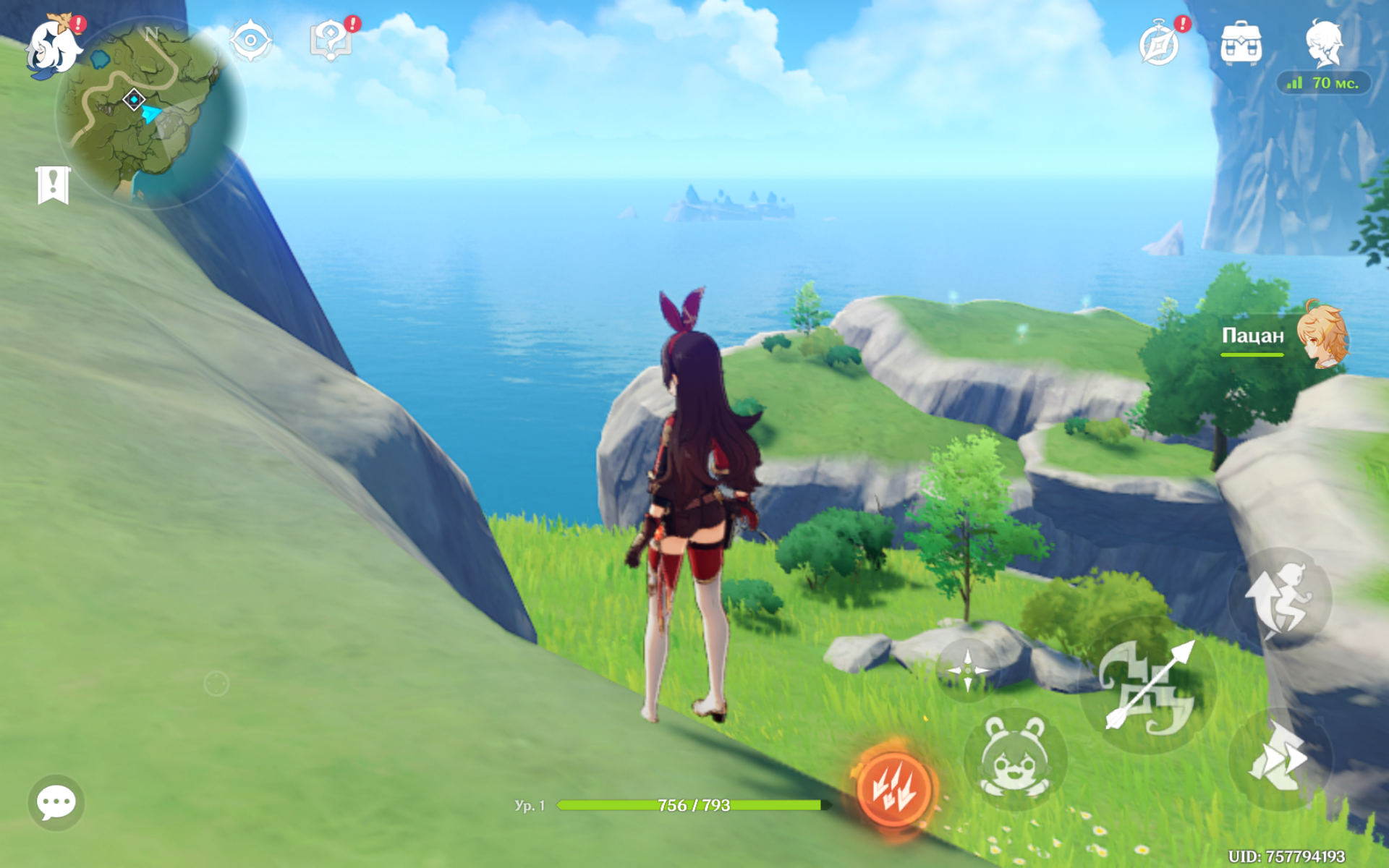
Task: Toggle the aiming mode crosshair button
Action: (x=967, y=670)
